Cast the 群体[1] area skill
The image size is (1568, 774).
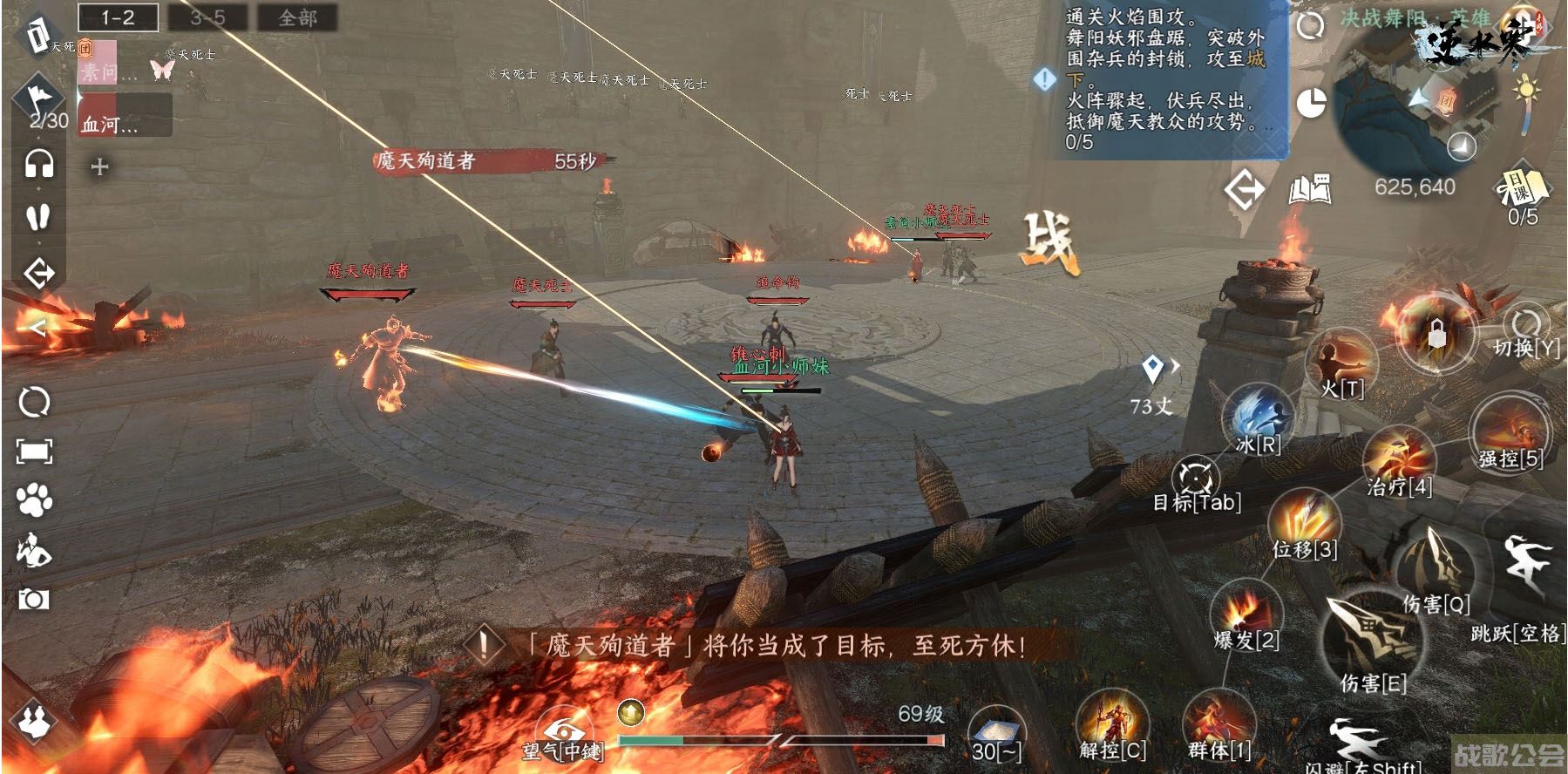click(1218, 723)
